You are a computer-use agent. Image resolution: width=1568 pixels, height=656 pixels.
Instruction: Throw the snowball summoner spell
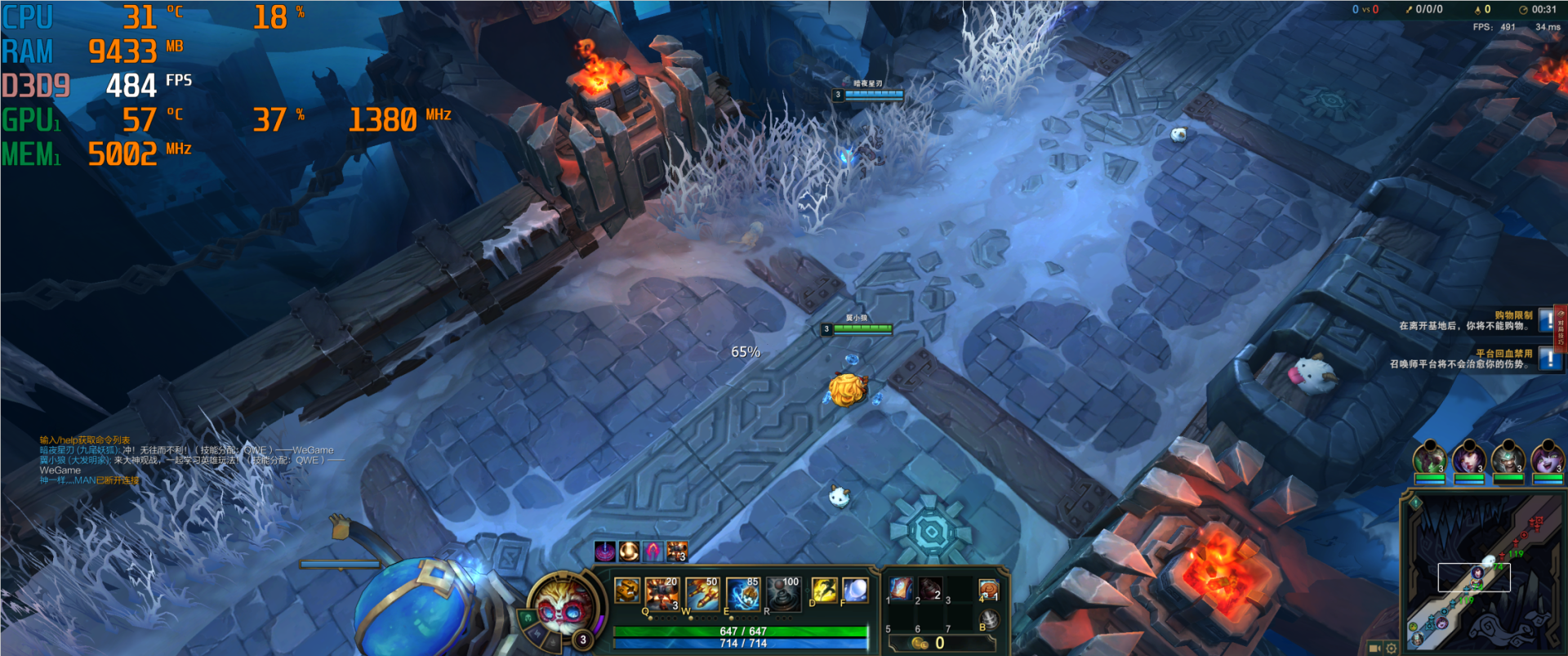[854, 589]
